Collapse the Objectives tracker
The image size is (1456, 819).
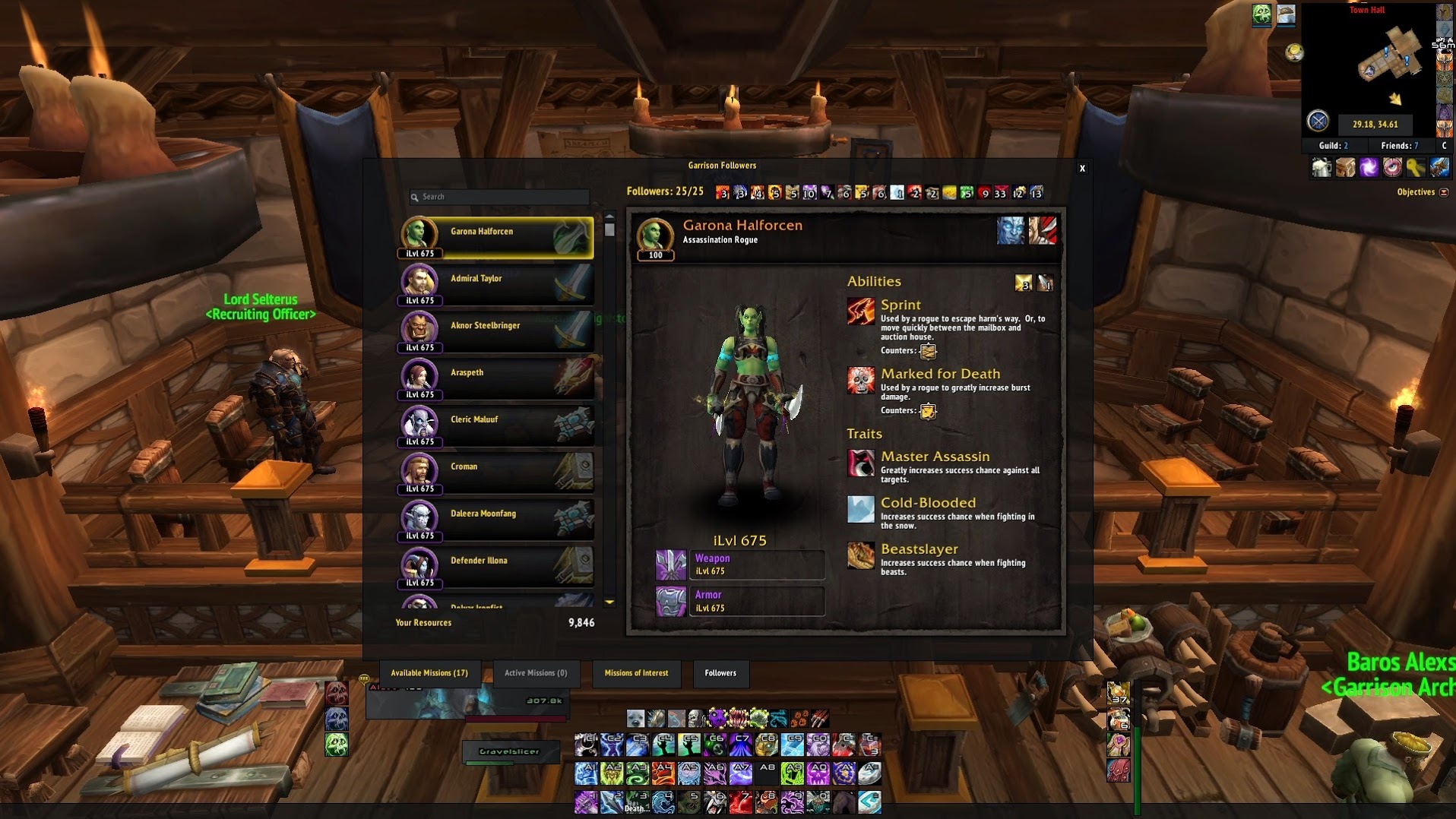pyautogui.click(x=1444, y=192)
